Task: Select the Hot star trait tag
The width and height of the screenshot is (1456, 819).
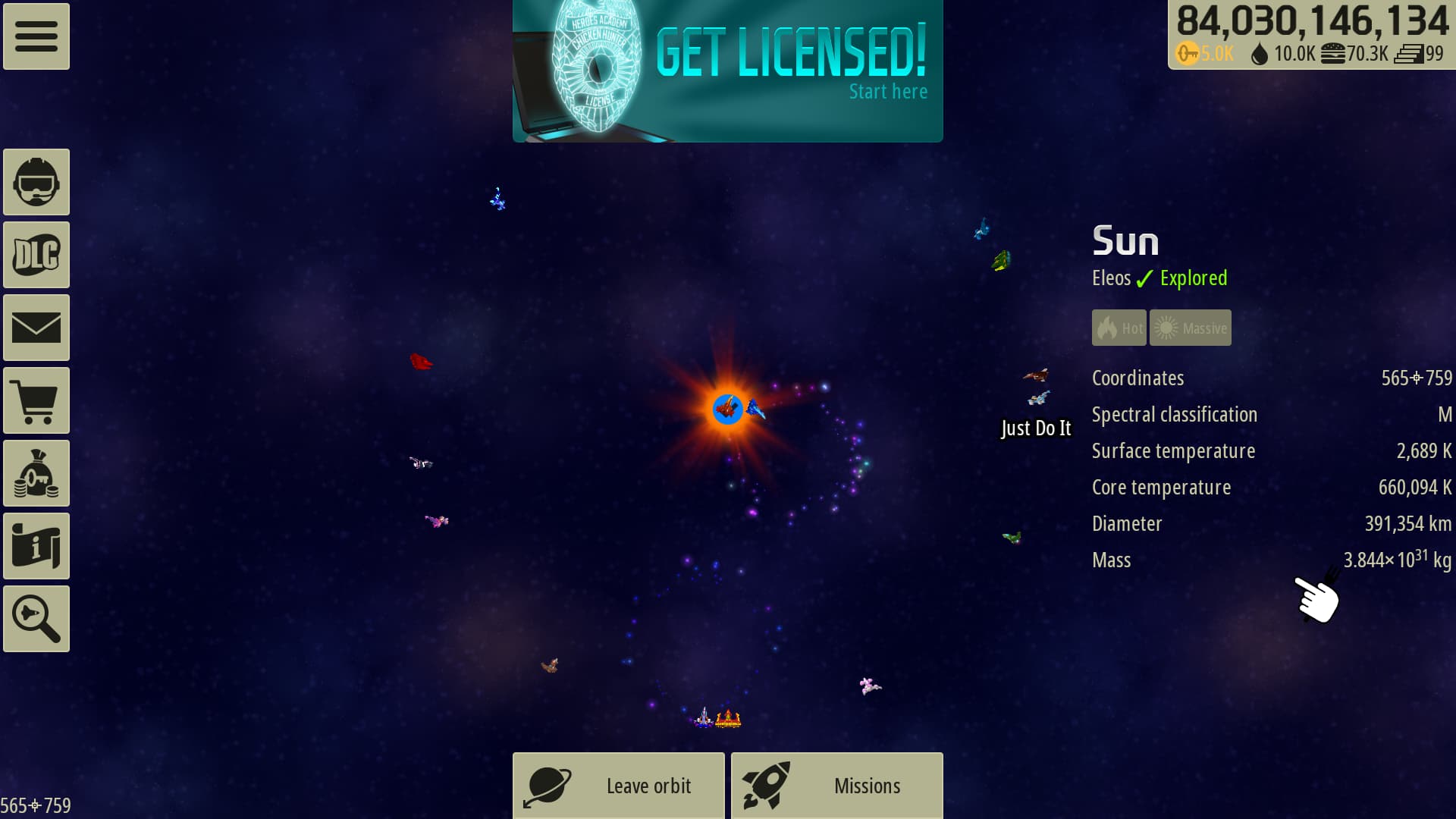Action: 1119,328
